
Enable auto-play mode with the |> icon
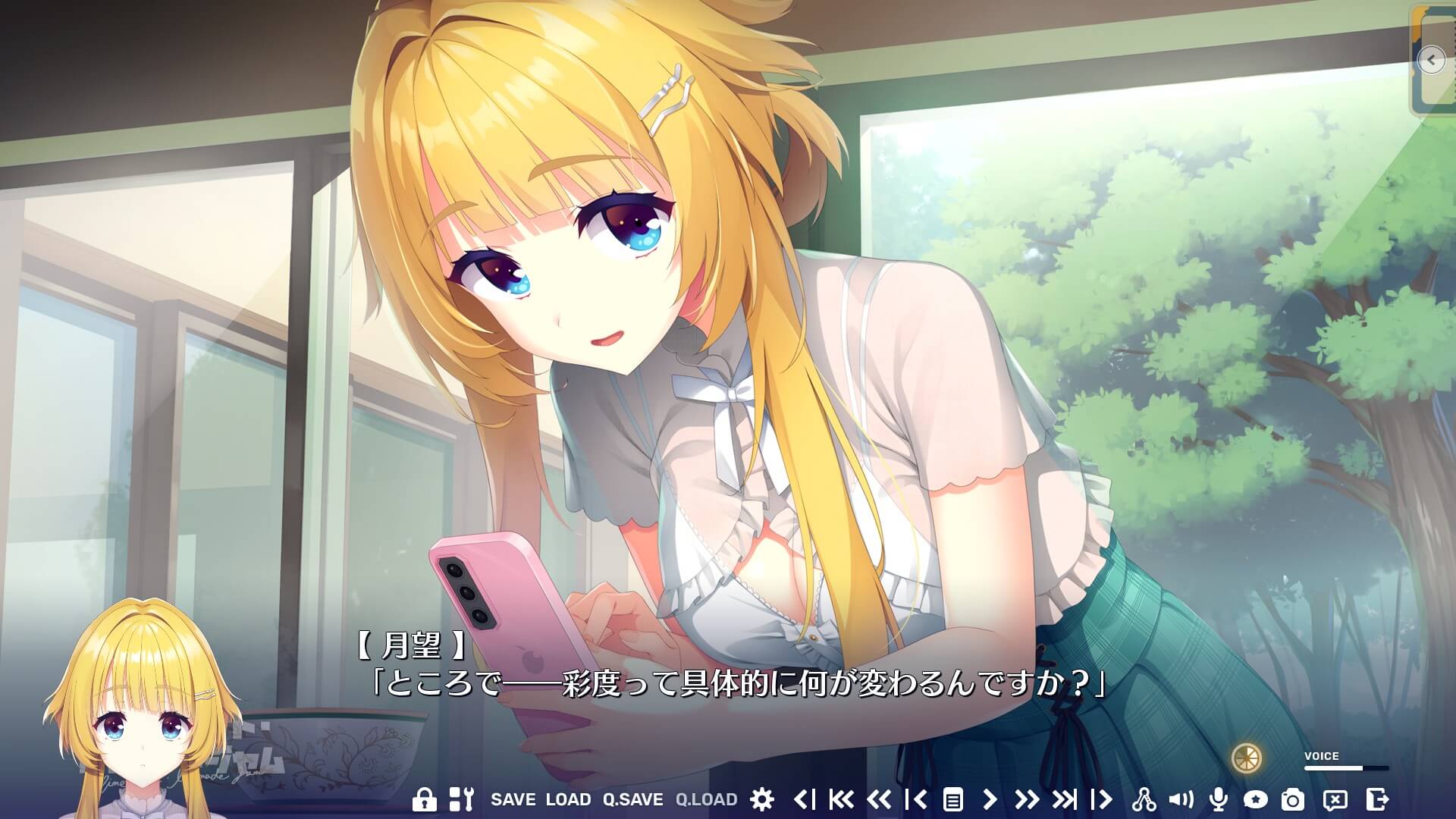pyautogui.click(x=1100, y=798)
